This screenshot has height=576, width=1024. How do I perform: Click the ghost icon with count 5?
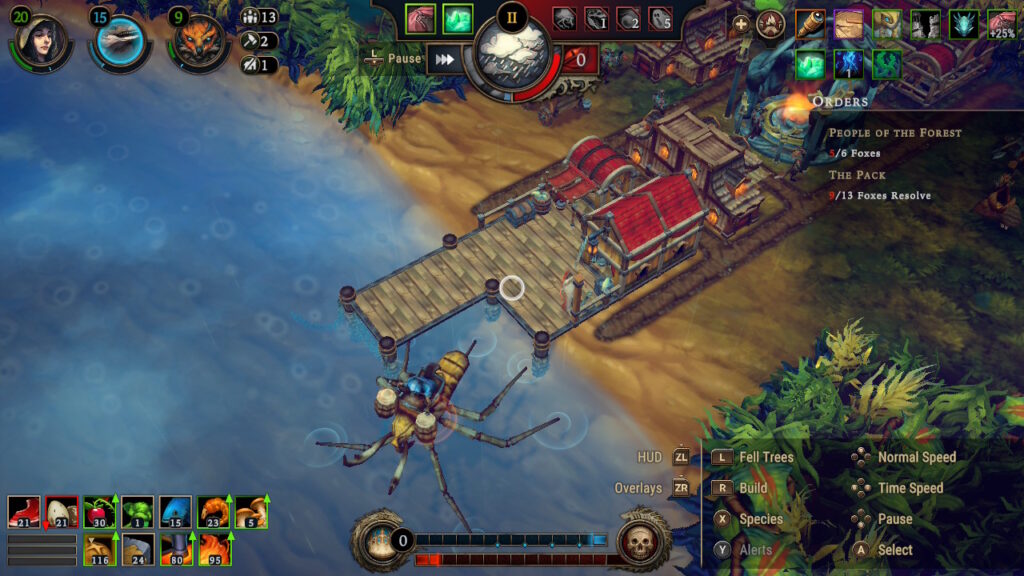(x=660, y=18)
